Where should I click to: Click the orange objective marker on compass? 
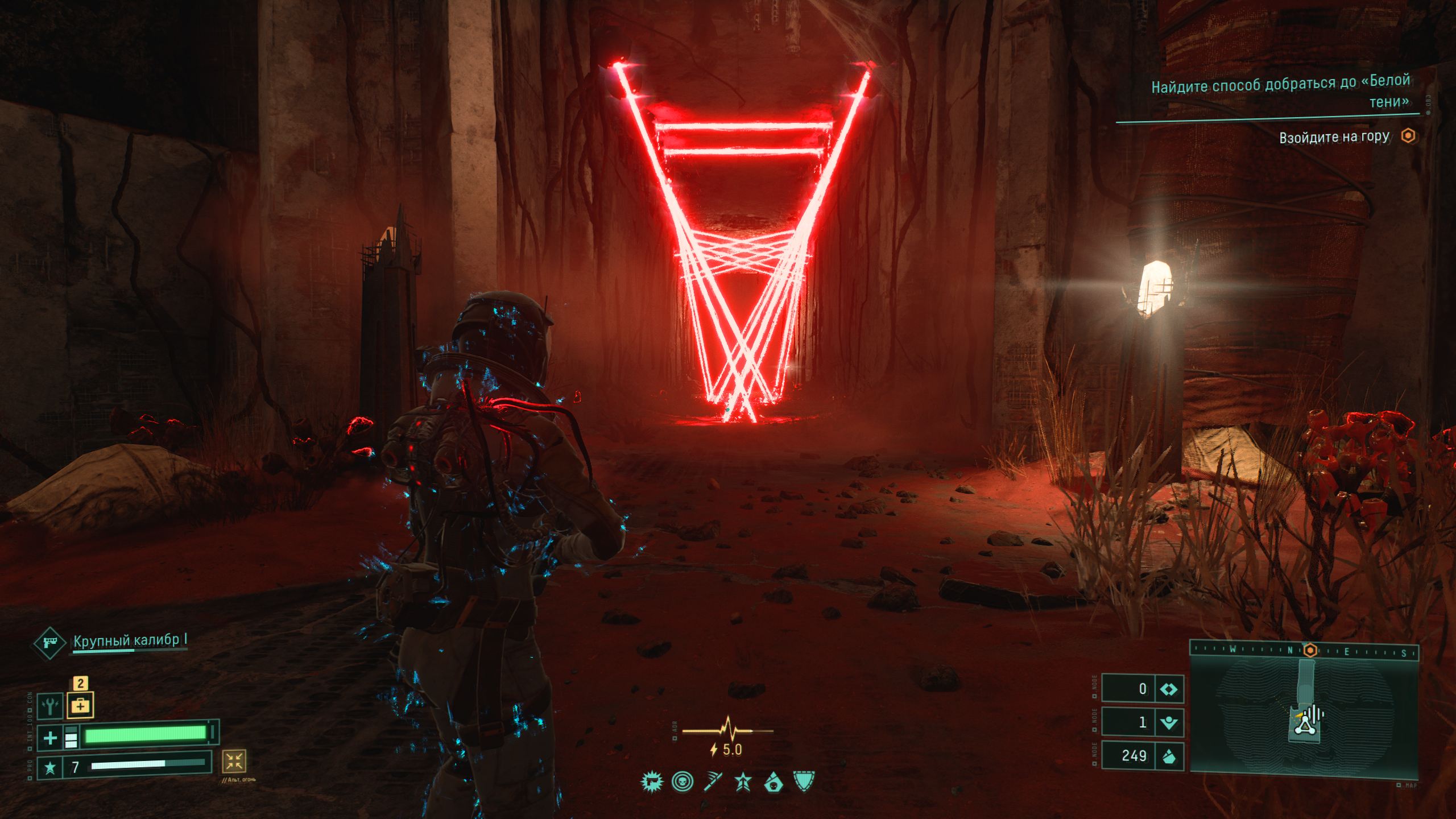(1310, 650)
